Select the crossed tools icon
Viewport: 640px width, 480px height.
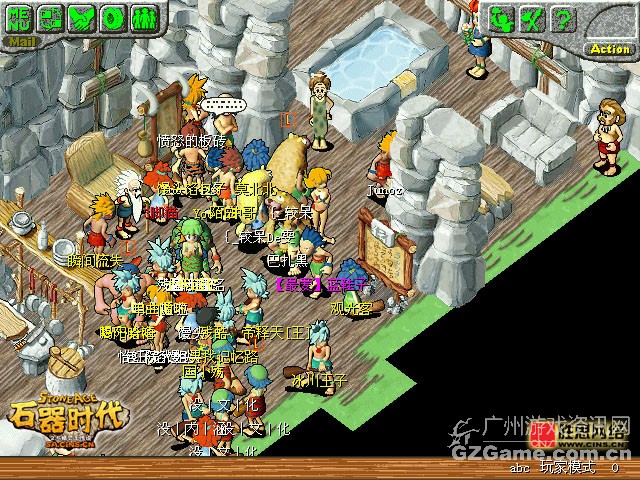533,18
